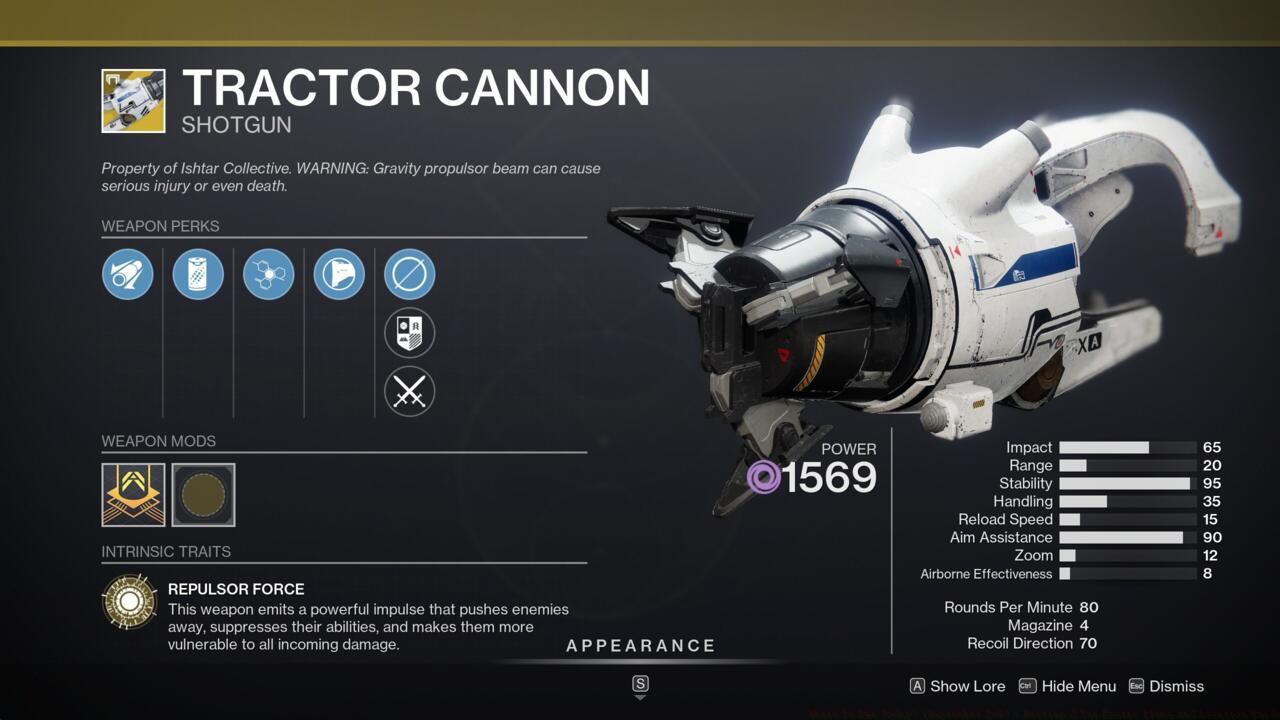Screen dimensions: 1280x720
Task: Open the magazine perk in Weapon Perks
Action: tap(198, 274)
